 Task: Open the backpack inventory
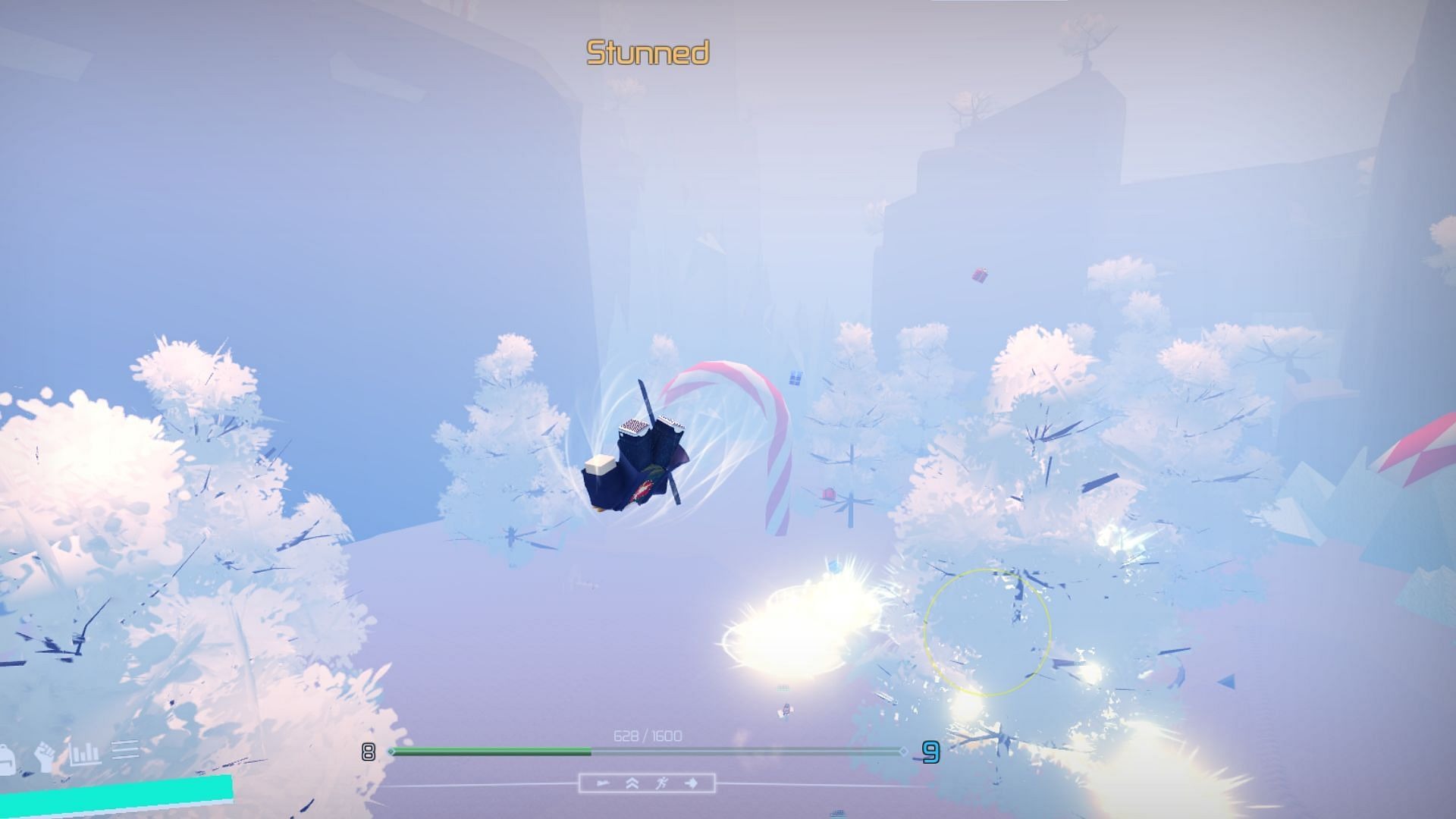pos(8,758)
